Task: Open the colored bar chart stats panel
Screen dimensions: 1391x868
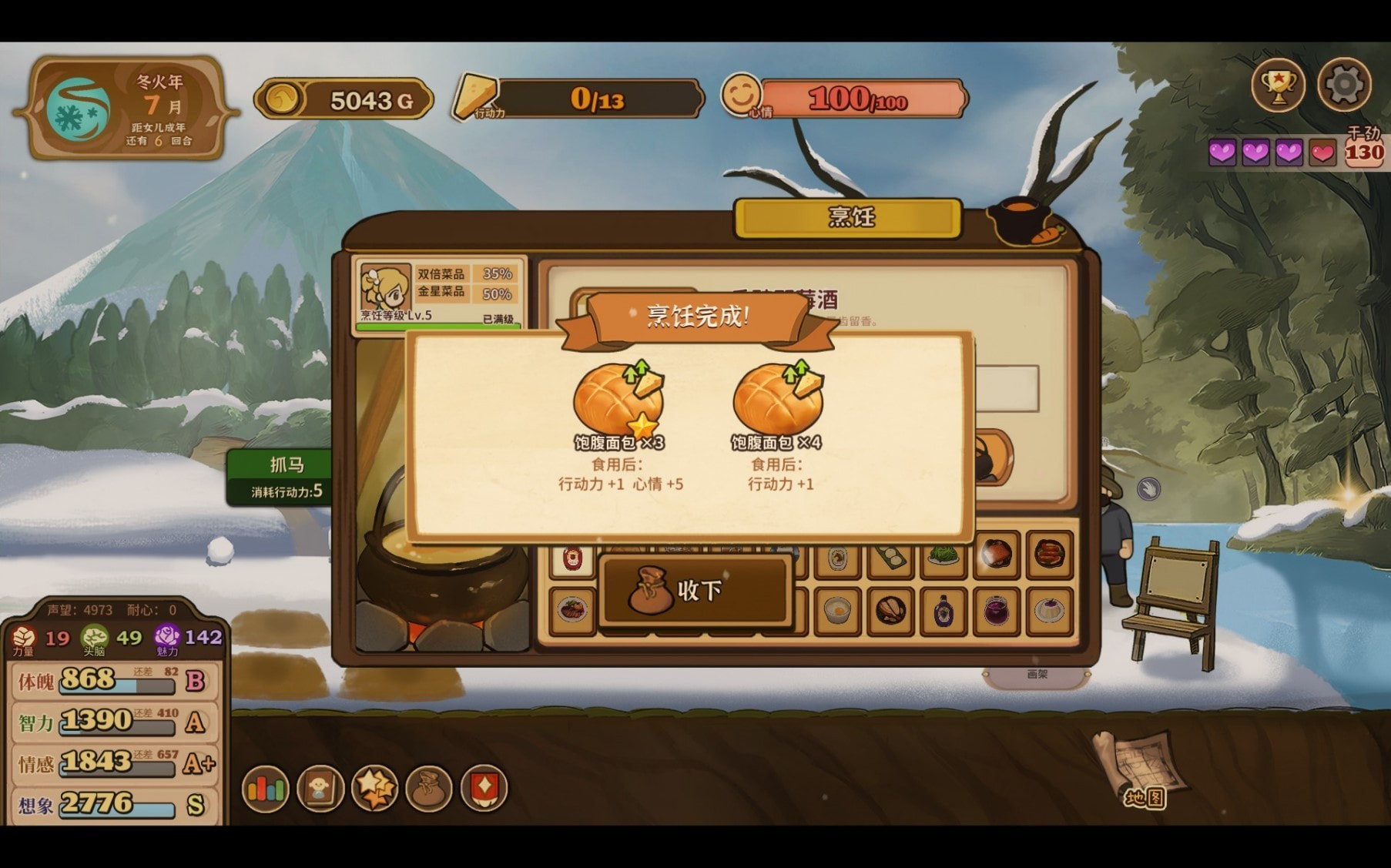Action: [x=265, y=789]
